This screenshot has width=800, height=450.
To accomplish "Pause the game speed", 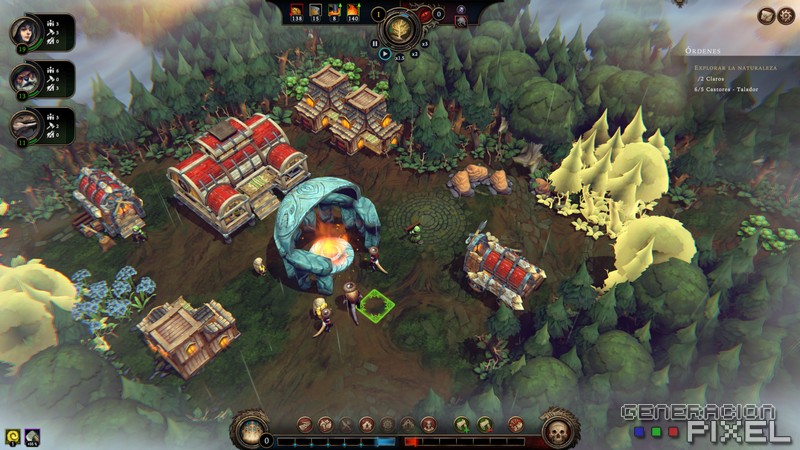I will coord(375,43).
